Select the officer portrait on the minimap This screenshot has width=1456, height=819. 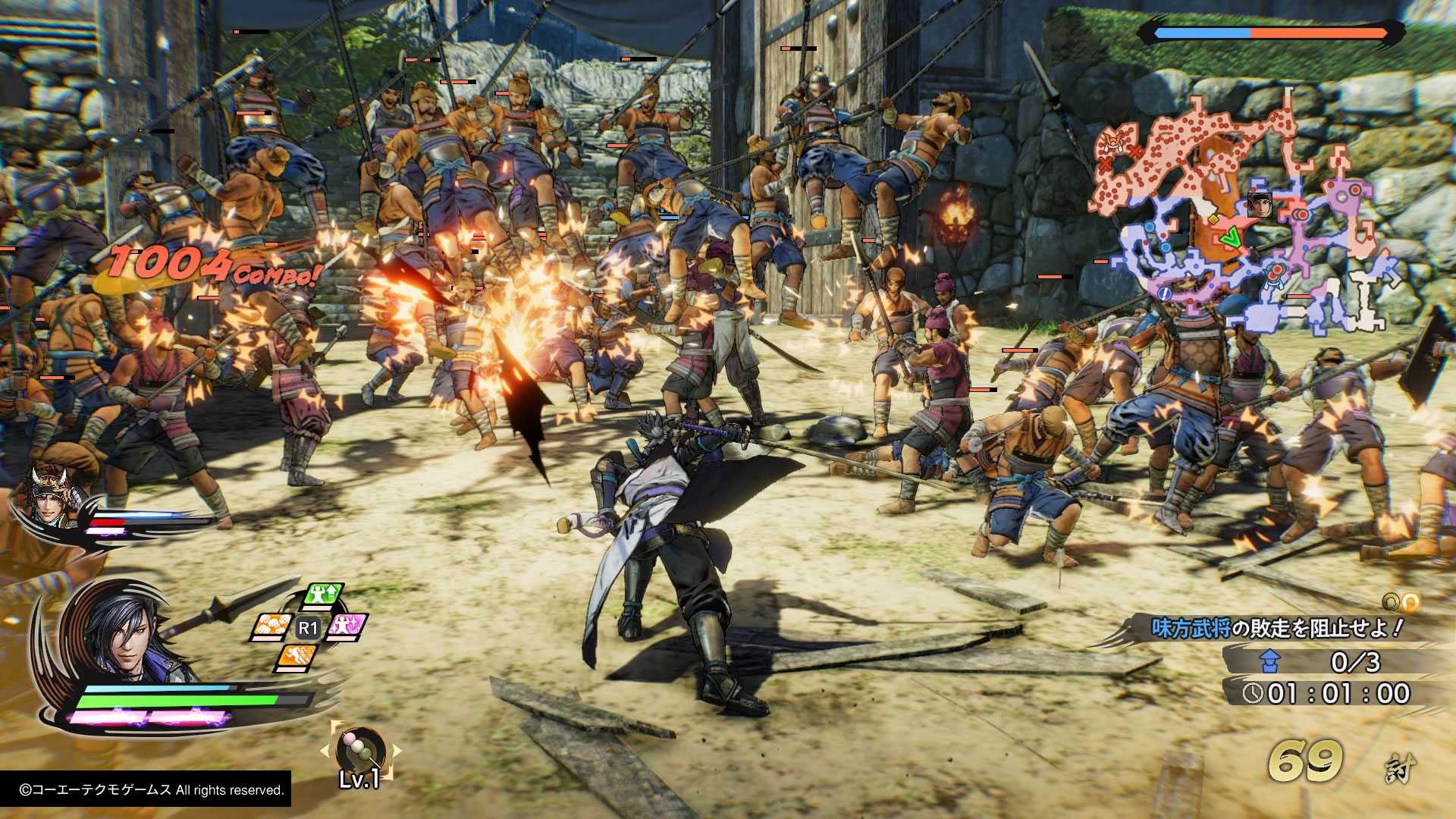(1259, 205)
